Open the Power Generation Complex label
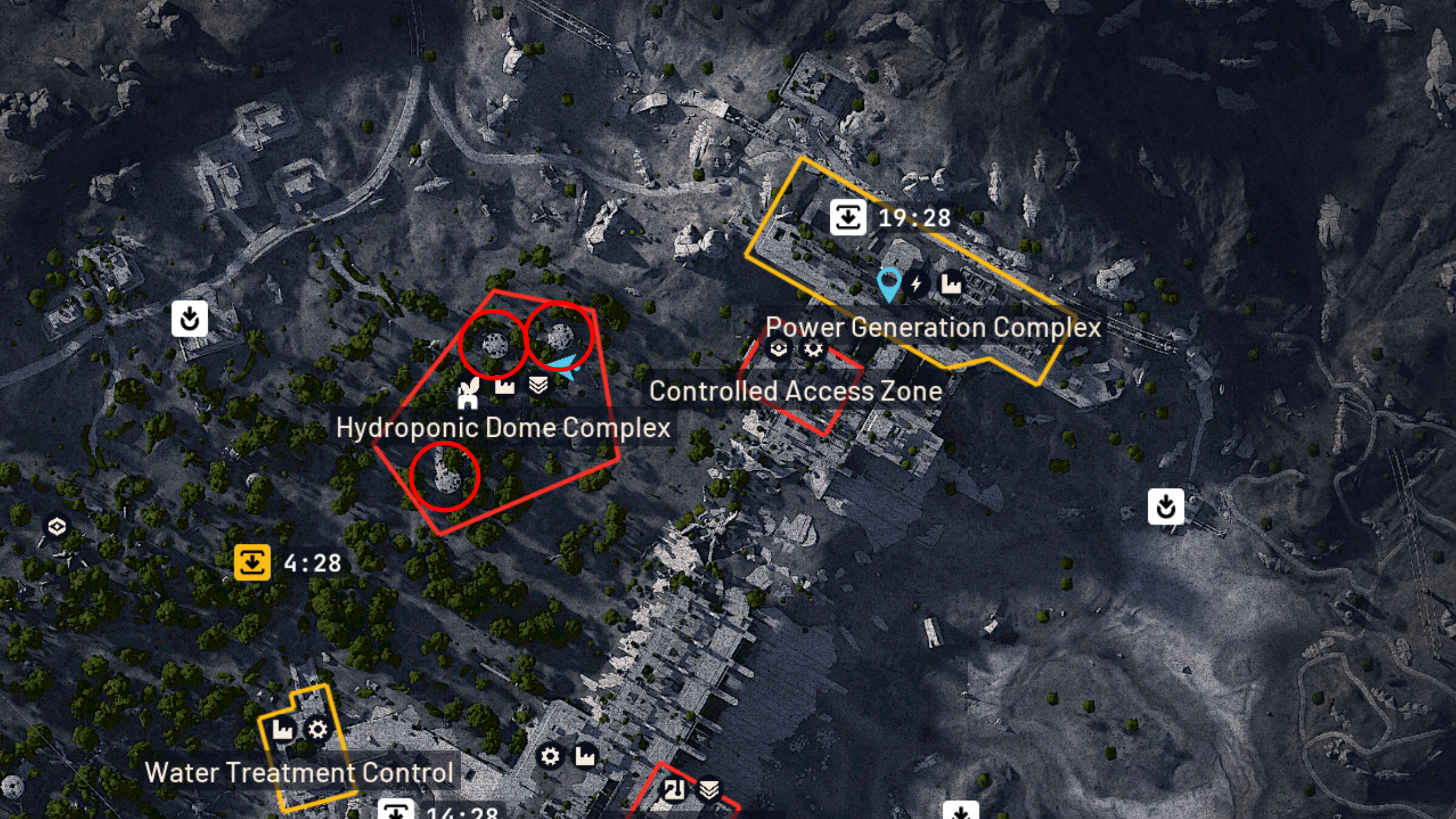1456x819 pixels. pyautogui.click(x=934, y=328)
